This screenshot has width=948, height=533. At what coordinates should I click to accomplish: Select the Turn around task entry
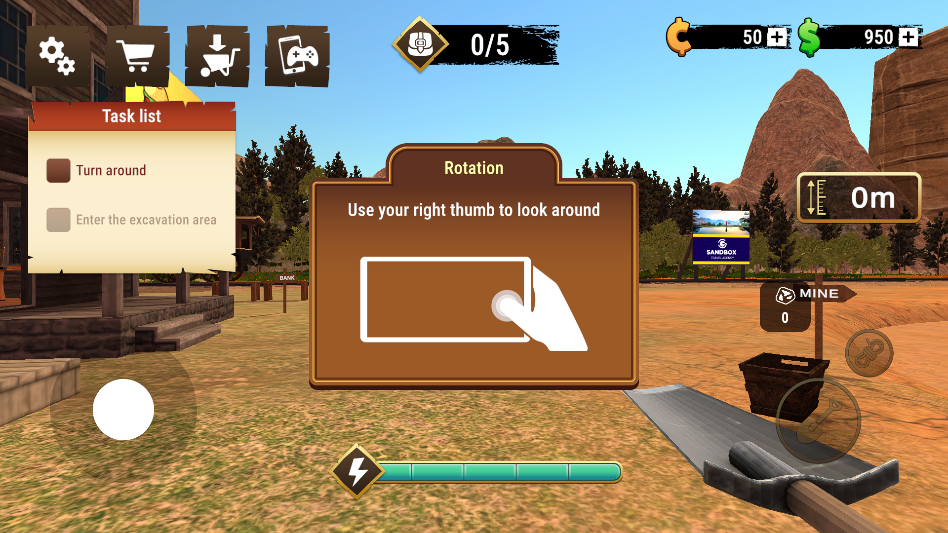click(98, 171)
